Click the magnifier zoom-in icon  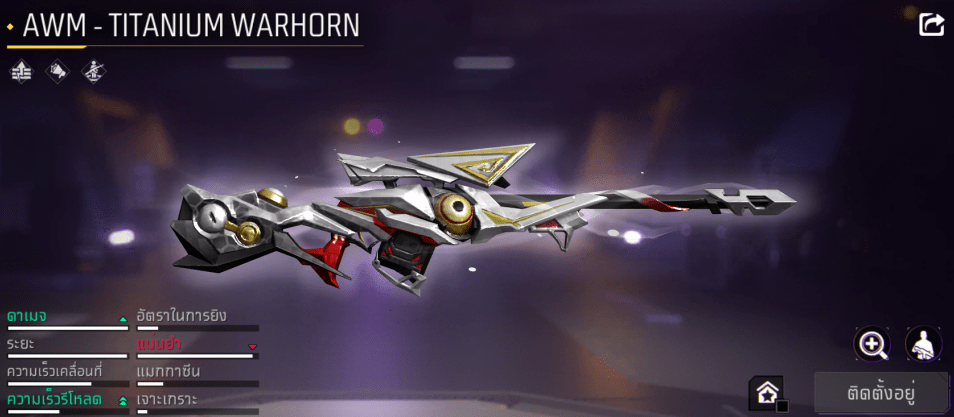873,344
